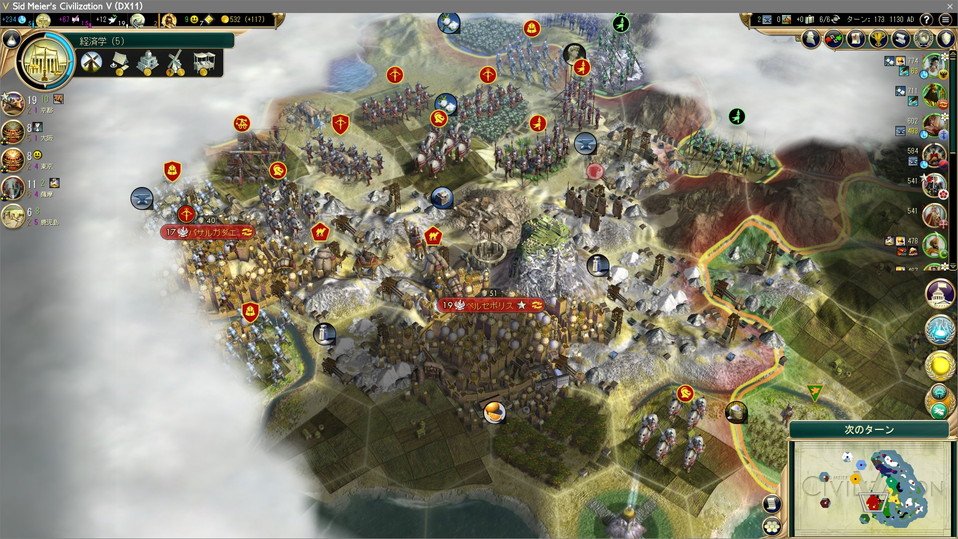Click the purple capitol building notification
958x539 pixels.
coord(939,294)
